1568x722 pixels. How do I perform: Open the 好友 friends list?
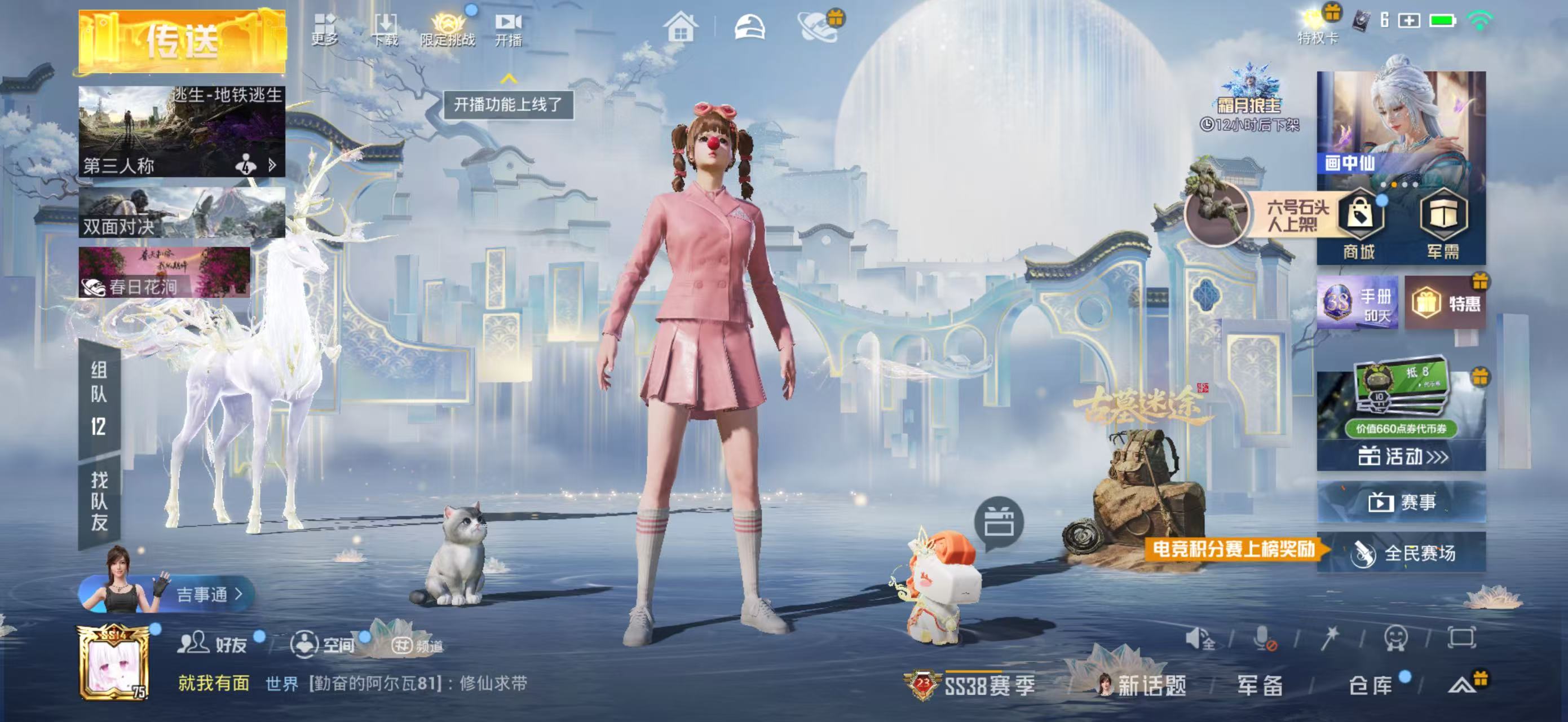pyautogui.click(x=213, y=644)
